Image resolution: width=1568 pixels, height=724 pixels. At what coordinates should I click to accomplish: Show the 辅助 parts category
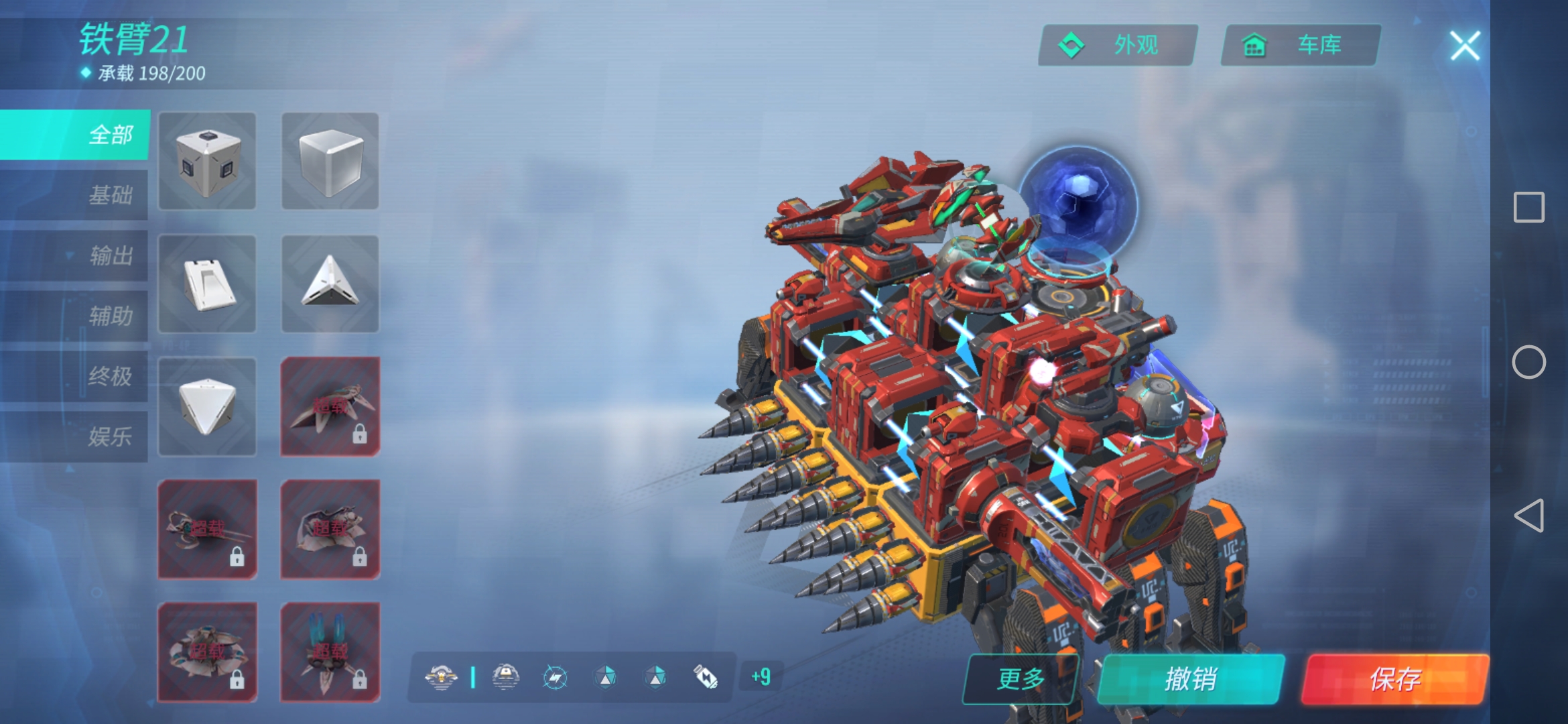(75, 316)
